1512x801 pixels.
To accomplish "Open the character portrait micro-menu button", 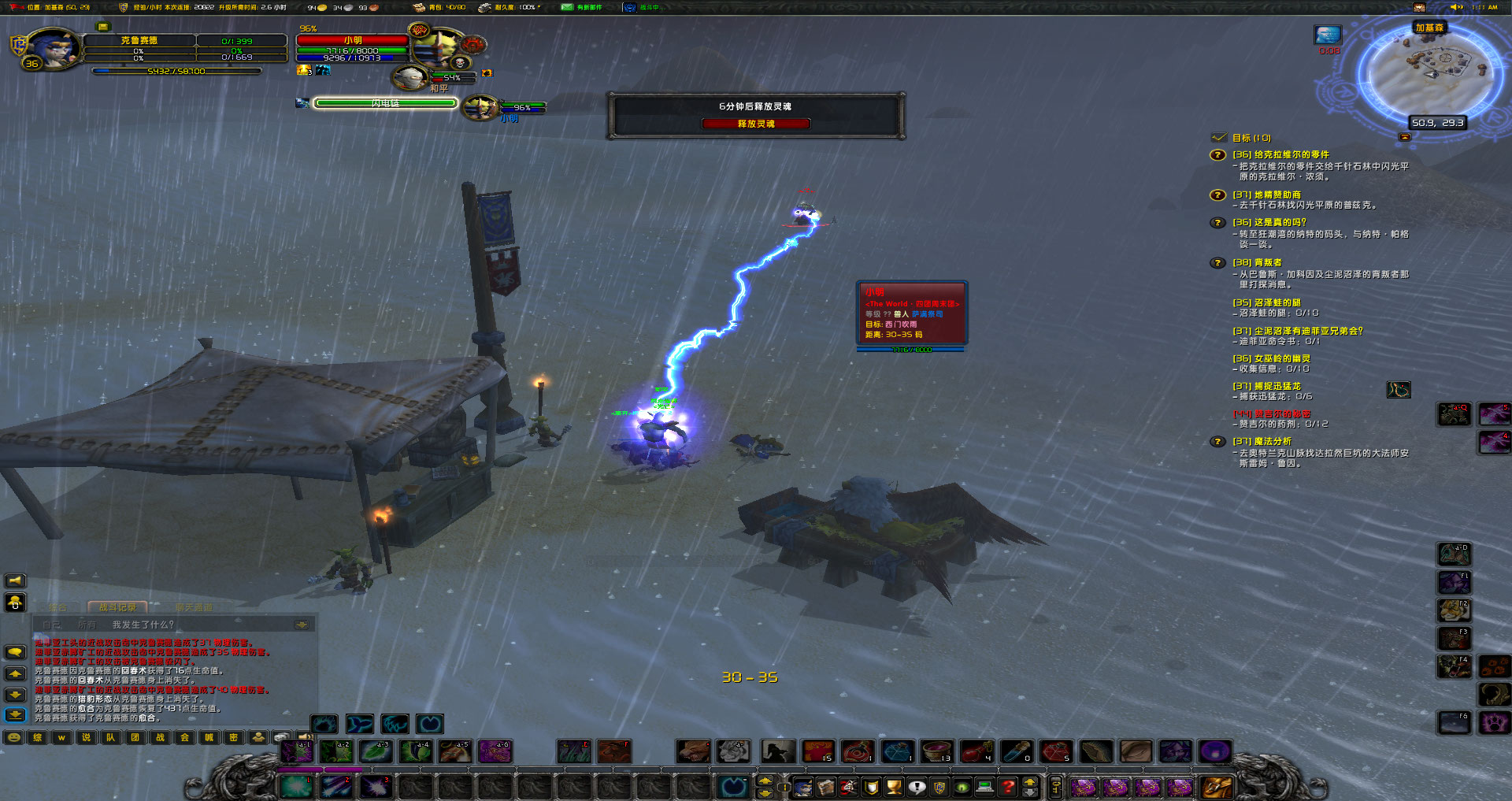I will pos(802,786).
